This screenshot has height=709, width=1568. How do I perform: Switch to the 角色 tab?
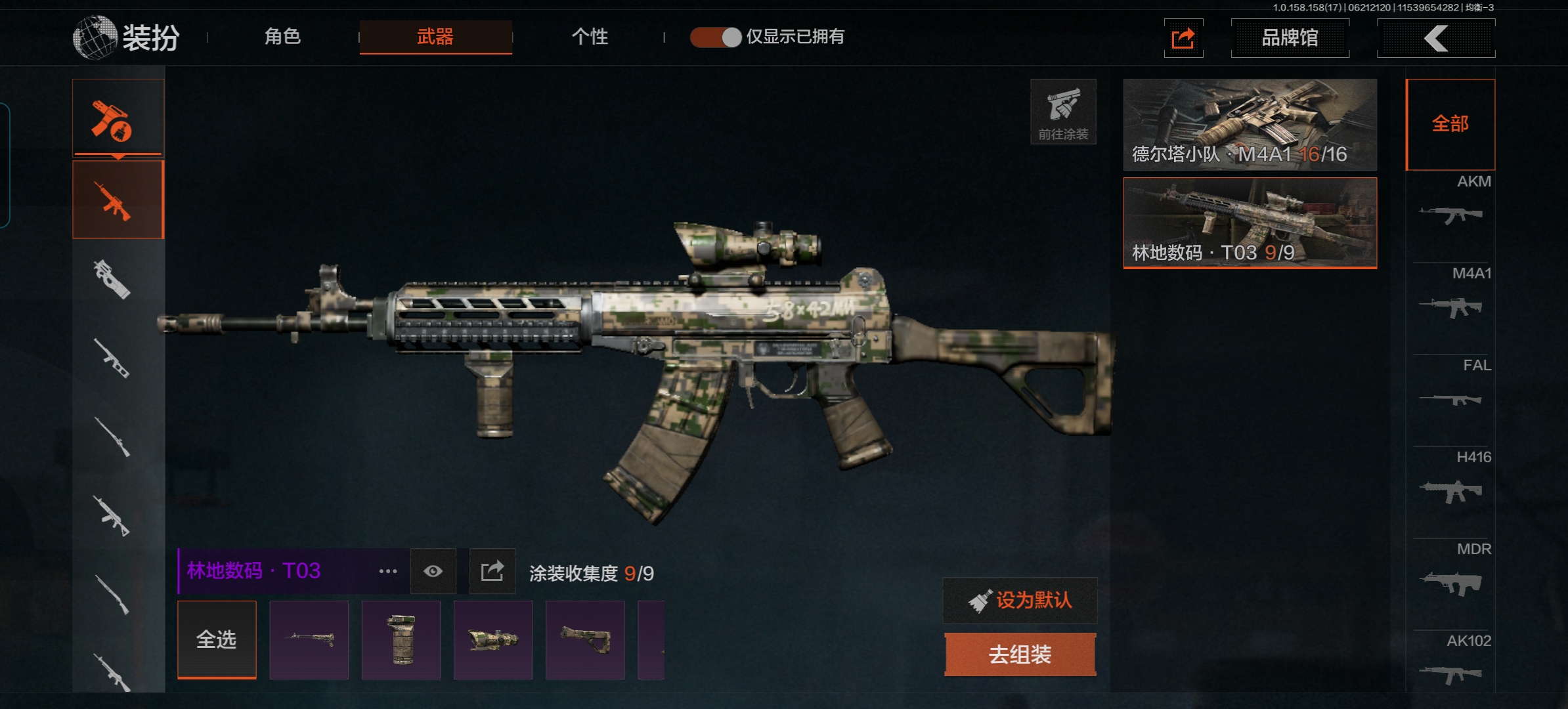[282, 37]
